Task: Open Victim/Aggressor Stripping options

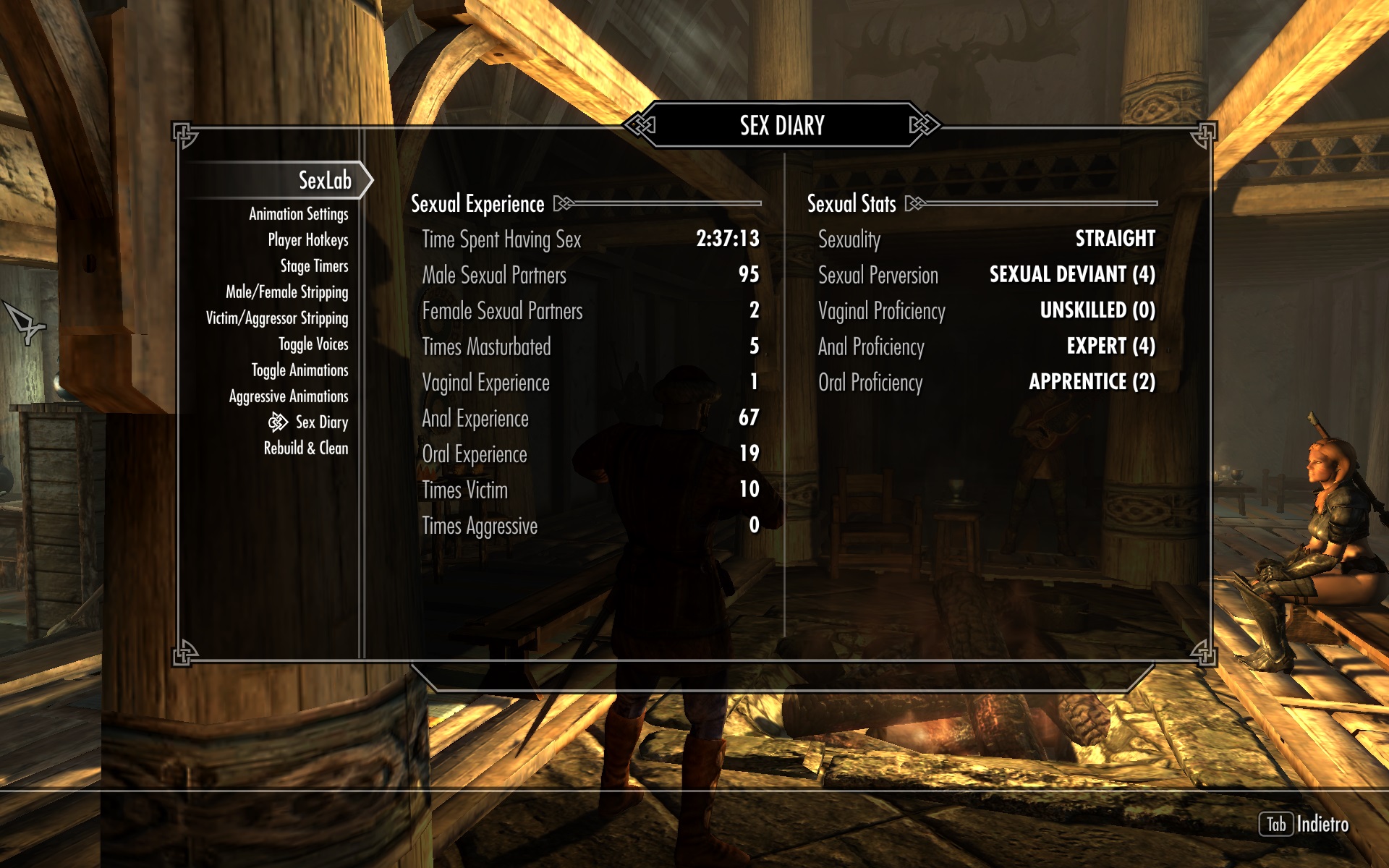Action: [x=276, y=318]
